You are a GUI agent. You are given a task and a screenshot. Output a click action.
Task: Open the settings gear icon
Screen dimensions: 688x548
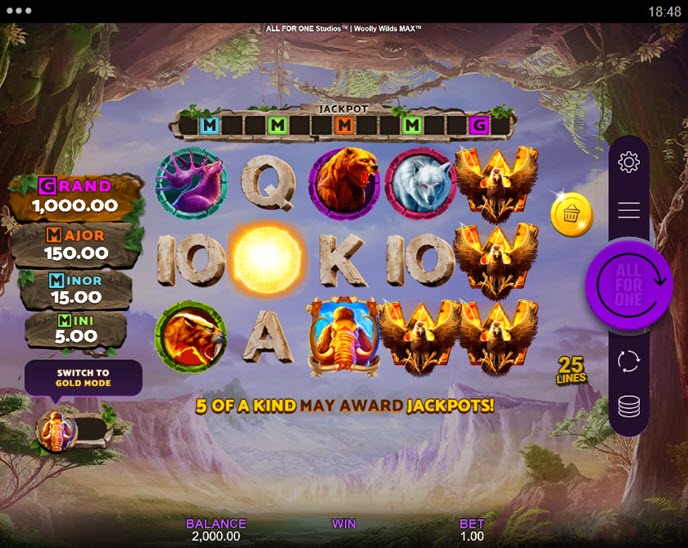click(x=629, y=162)
